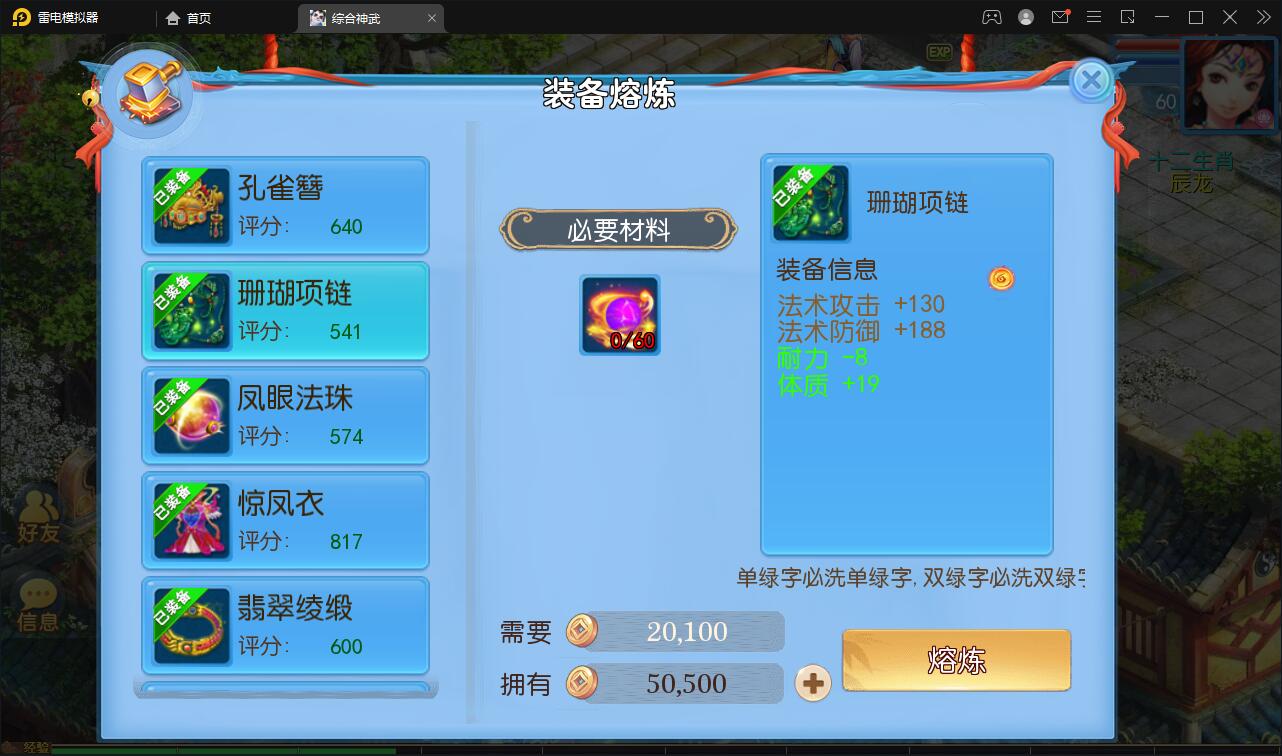Viewport: 1282px width, 756px height.
Task: Open the LDPlayer account profile icon
Action: tap(1024, 17)
